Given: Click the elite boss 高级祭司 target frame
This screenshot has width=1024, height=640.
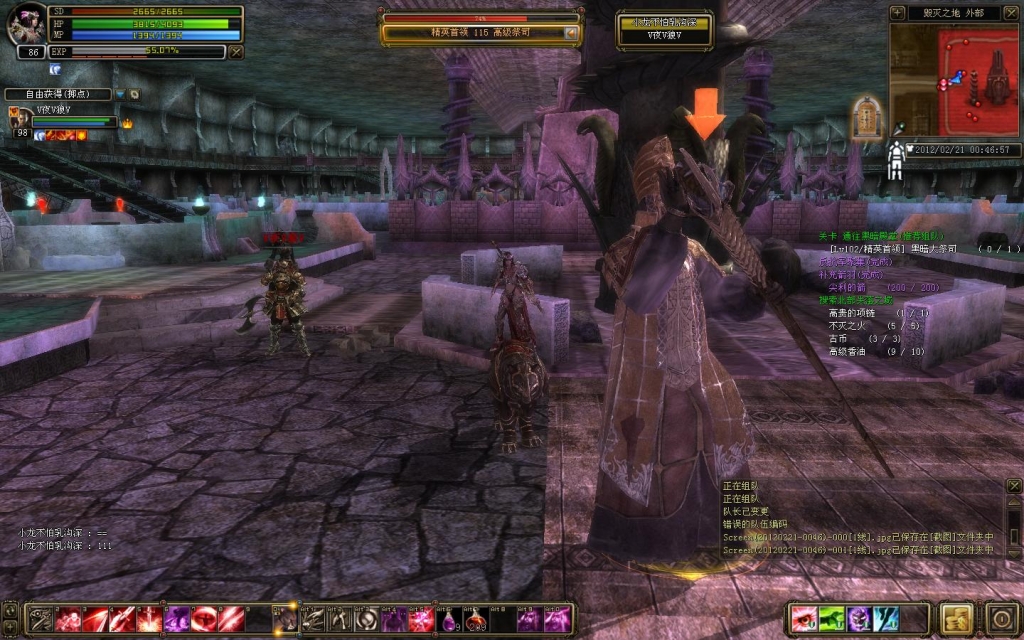Looking at the screenshot, I should [480, 32].
